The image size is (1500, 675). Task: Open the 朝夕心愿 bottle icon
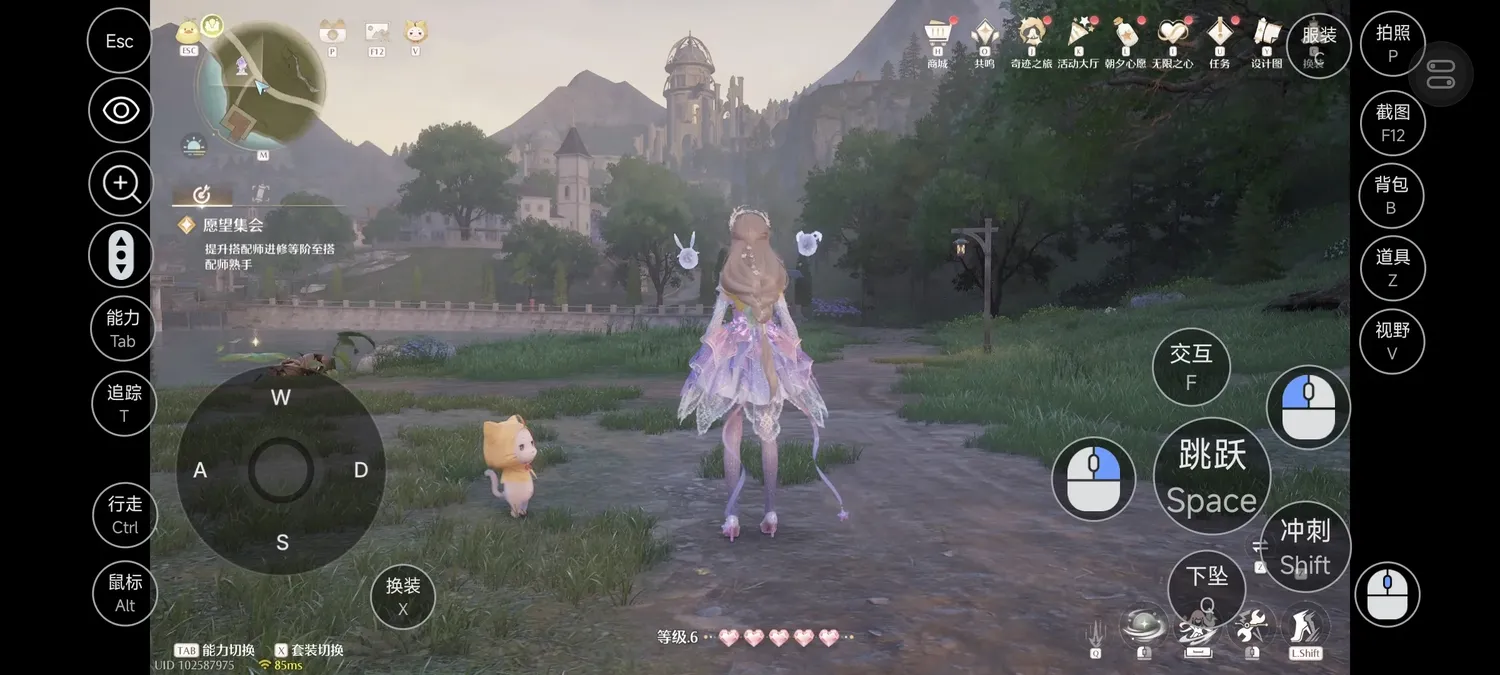(1125, 35)
